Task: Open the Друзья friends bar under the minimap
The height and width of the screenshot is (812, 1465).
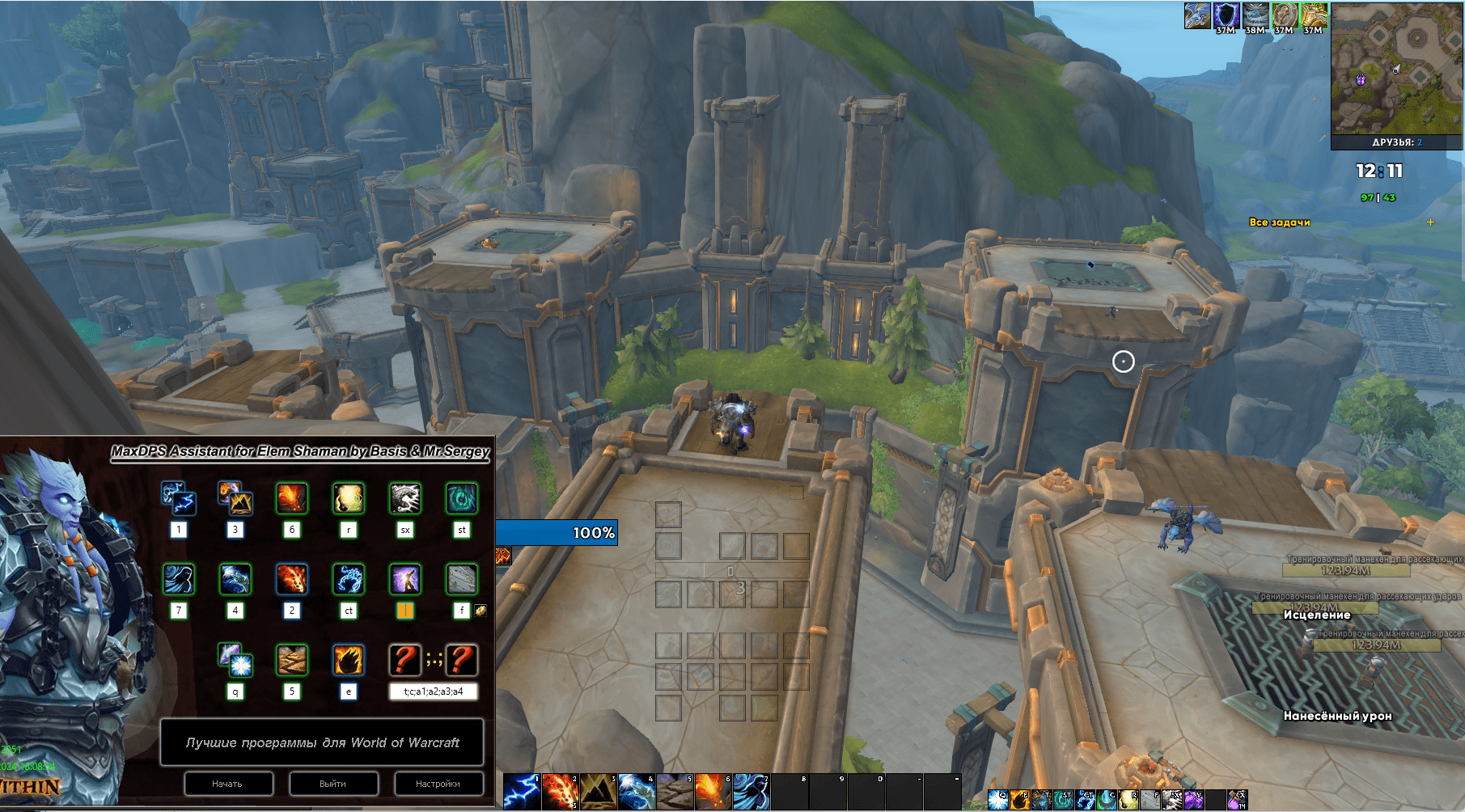Action: click(x=1395, y=142)
